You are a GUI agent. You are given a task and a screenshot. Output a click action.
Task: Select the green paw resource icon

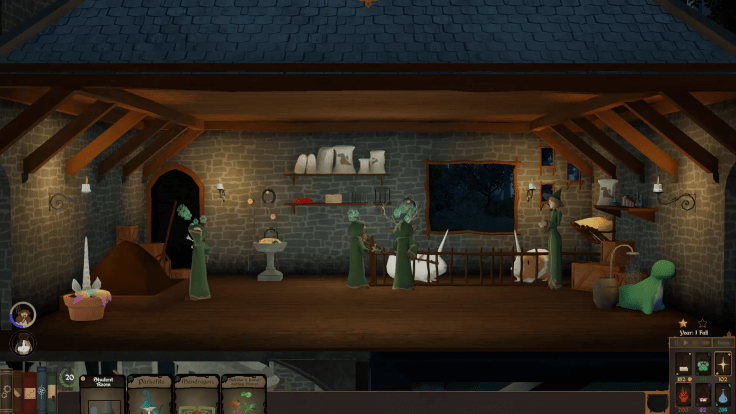pos(702,365)
